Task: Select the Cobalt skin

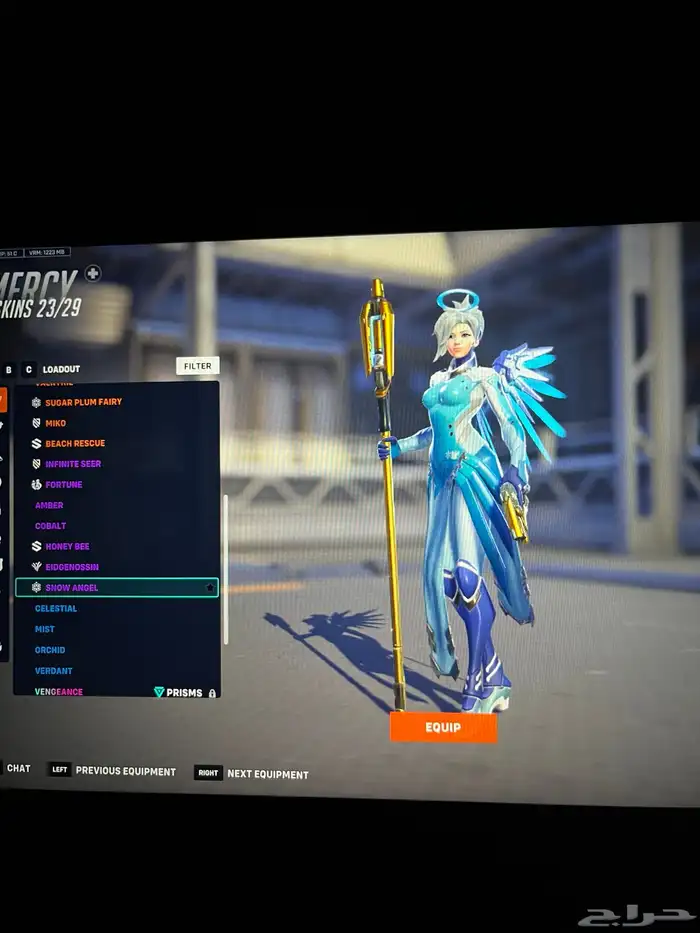Action: coord(50,526)
